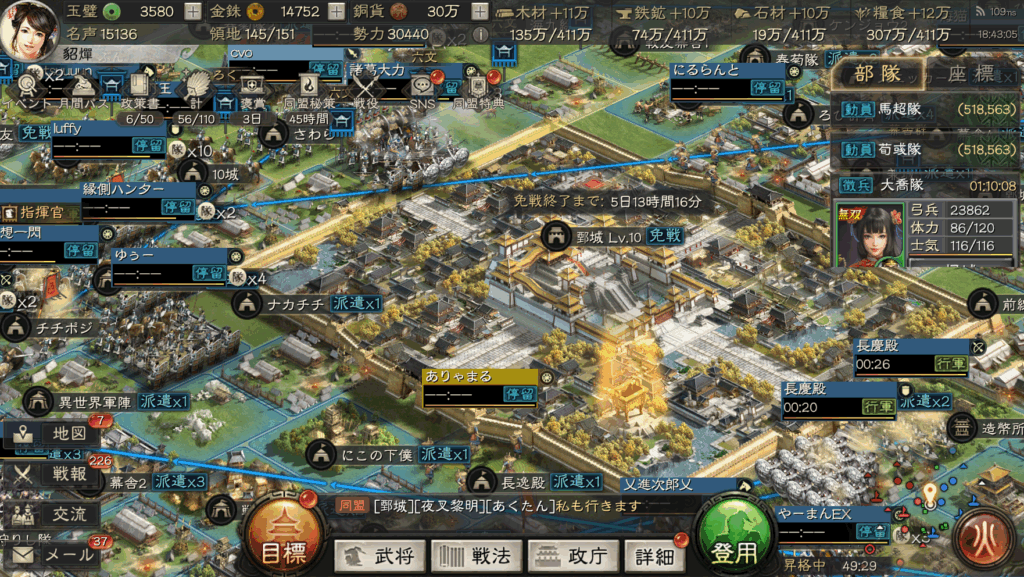Add more 金銖 with the plus button

pyautogui.click(x=336, y=12)
